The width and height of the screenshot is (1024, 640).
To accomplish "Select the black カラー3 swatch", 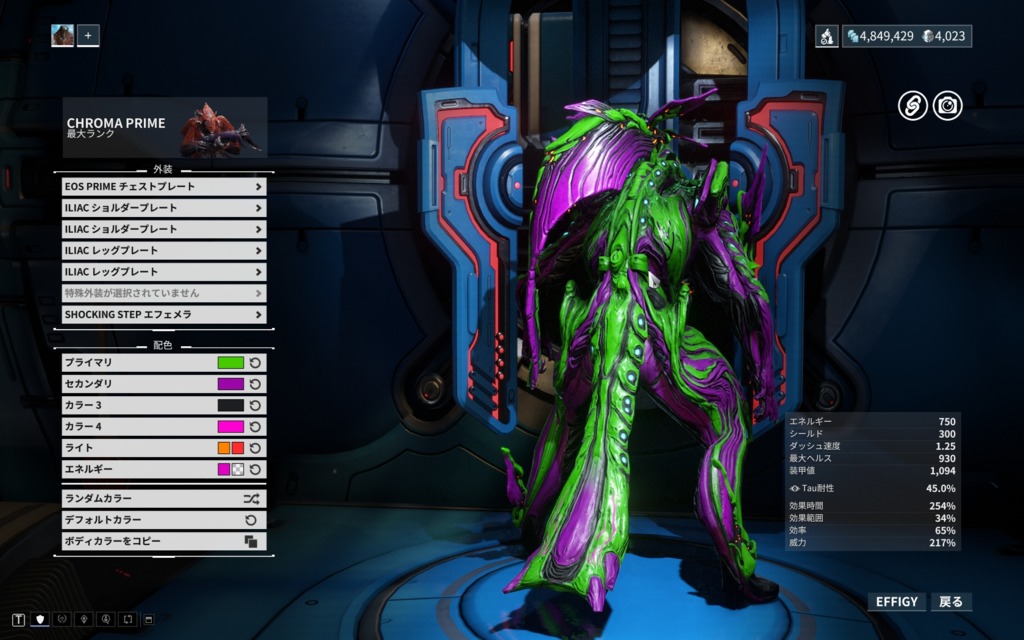I will coord(231,405).
